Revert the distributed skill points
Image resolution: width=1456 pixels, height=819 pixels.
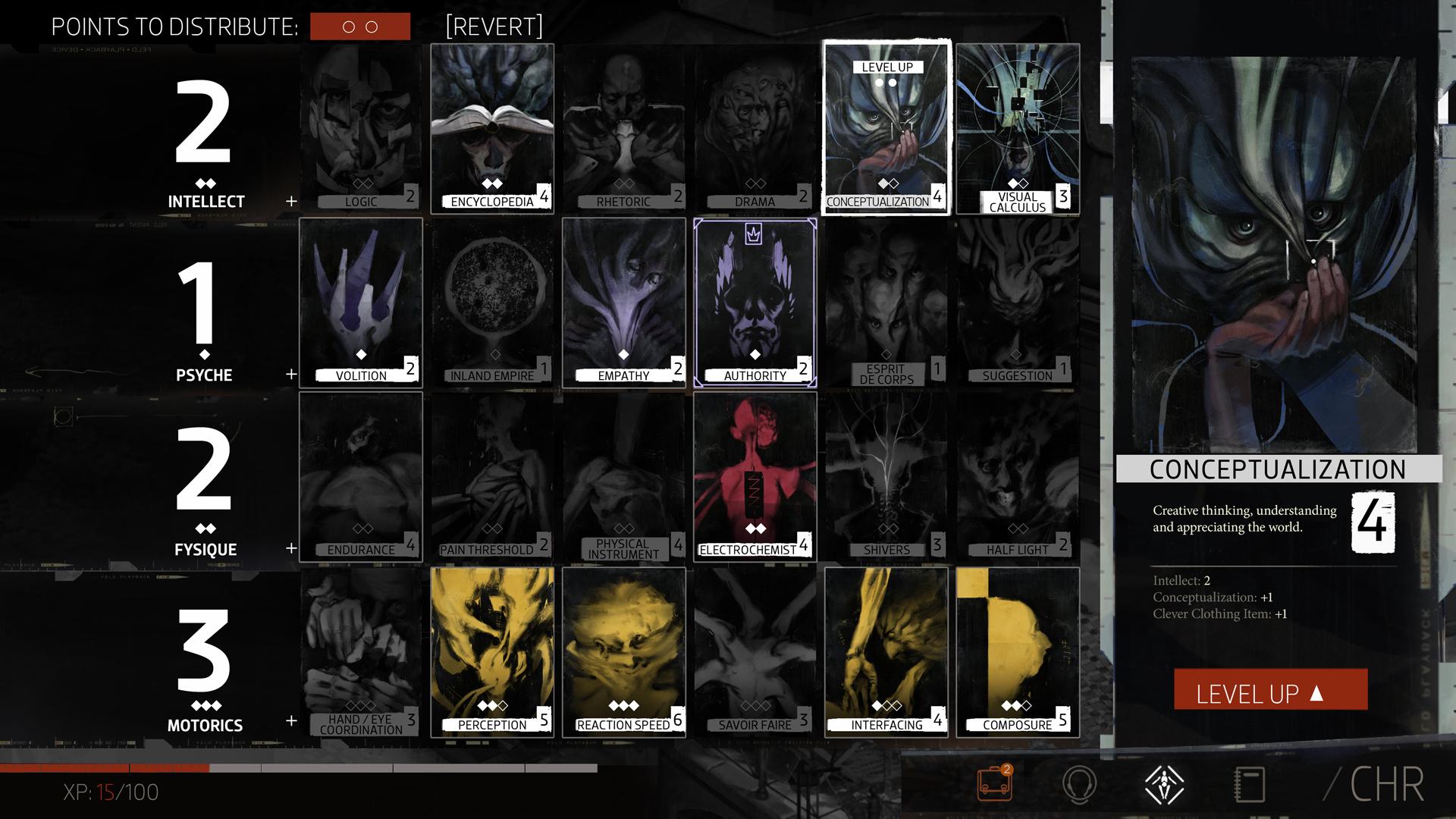494,27
